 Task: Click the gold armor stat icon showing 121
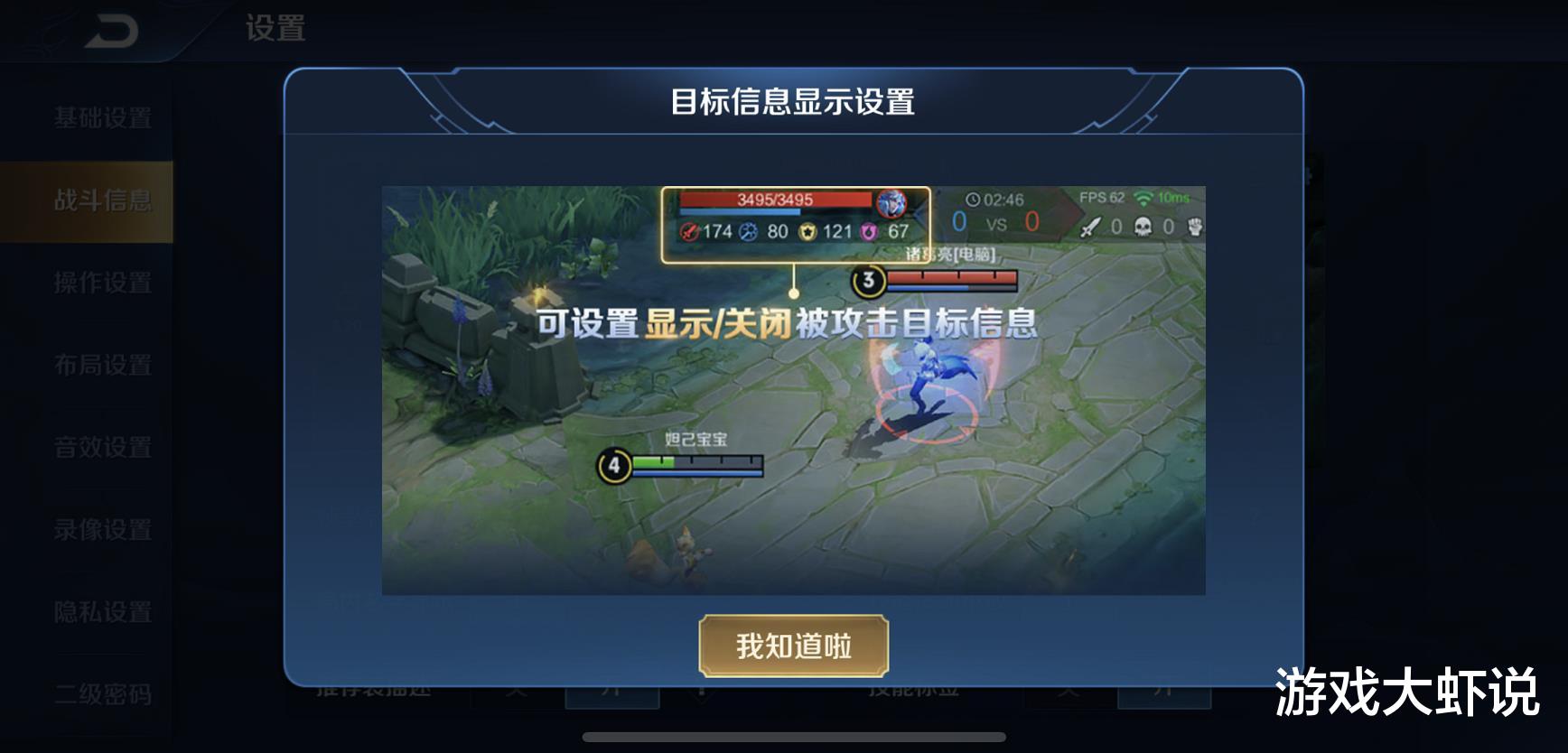(807, 231)
